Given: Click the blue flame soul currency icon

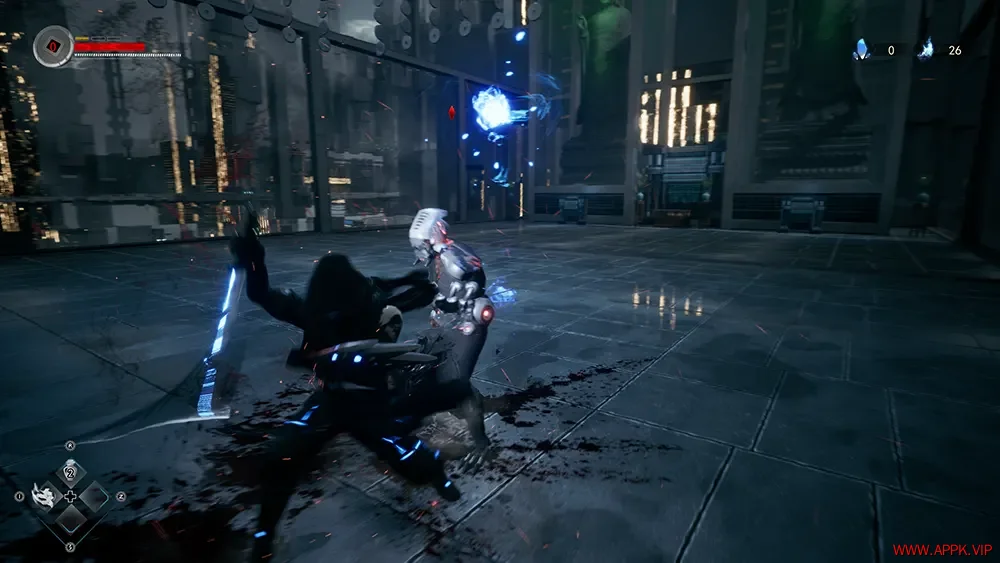Looking at the screenshot, I should pyautogui.click(x=926, y=49).
